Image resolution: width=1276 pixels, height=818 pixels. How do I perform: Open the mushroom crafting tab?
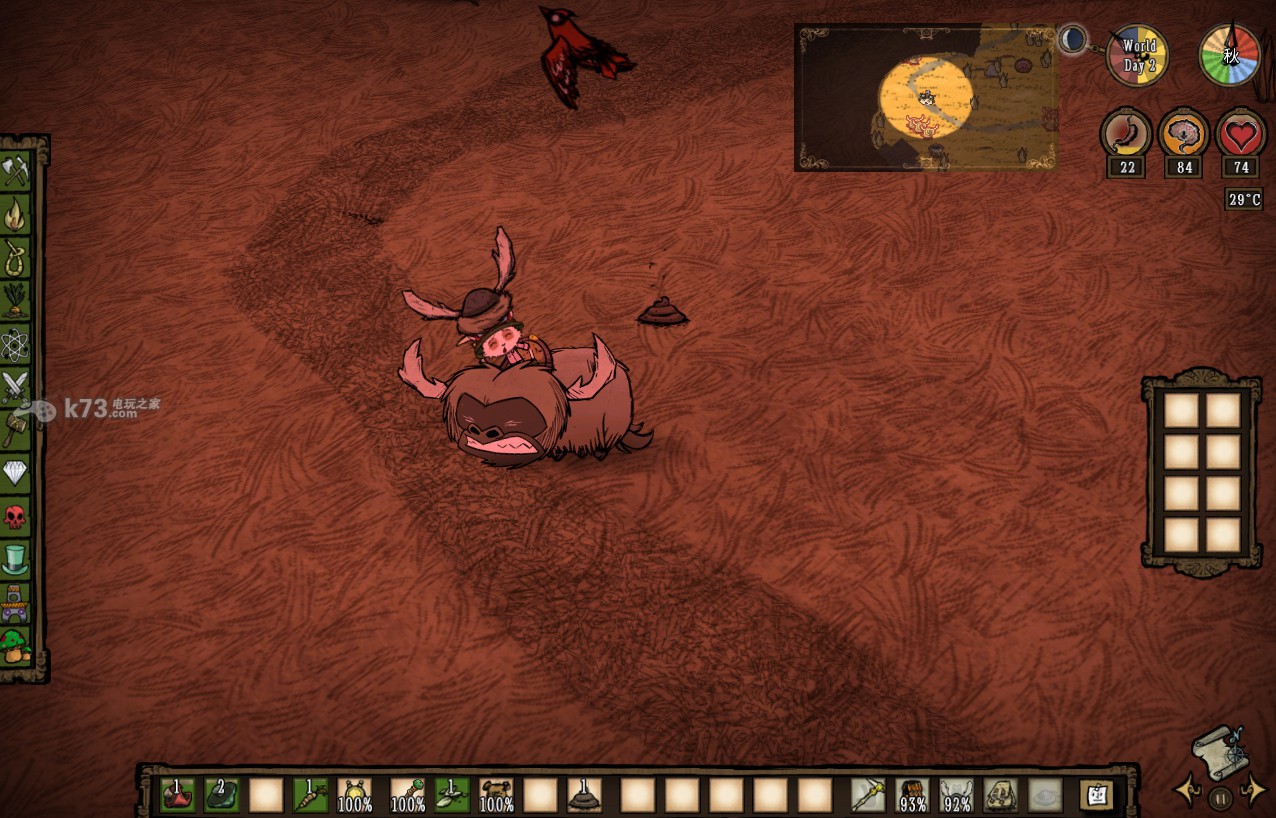[x=16, y=645]
